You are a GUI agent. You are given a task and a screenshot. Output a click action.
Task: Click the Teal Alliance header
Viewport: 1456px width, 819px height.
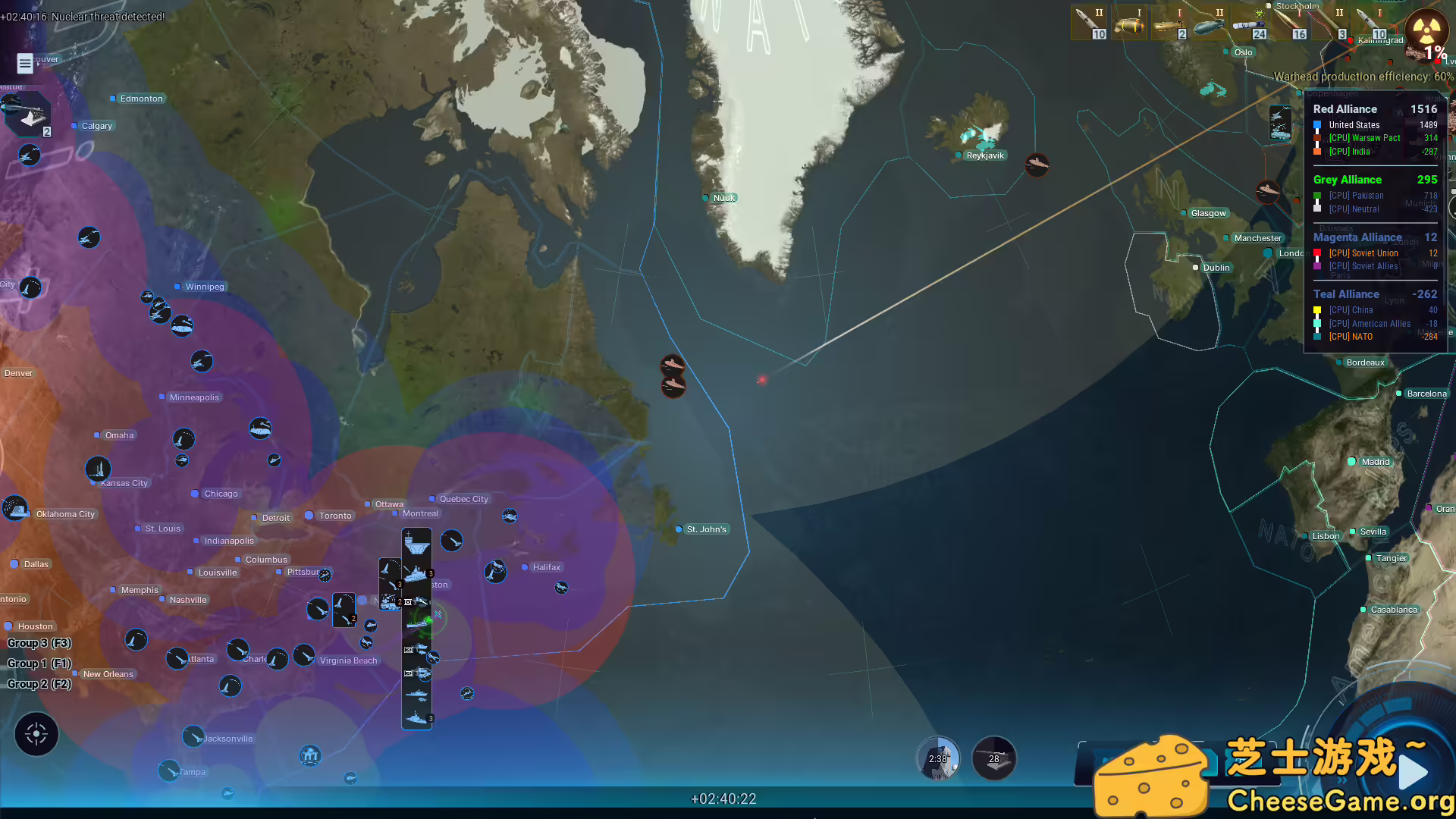click(1346, 294)
